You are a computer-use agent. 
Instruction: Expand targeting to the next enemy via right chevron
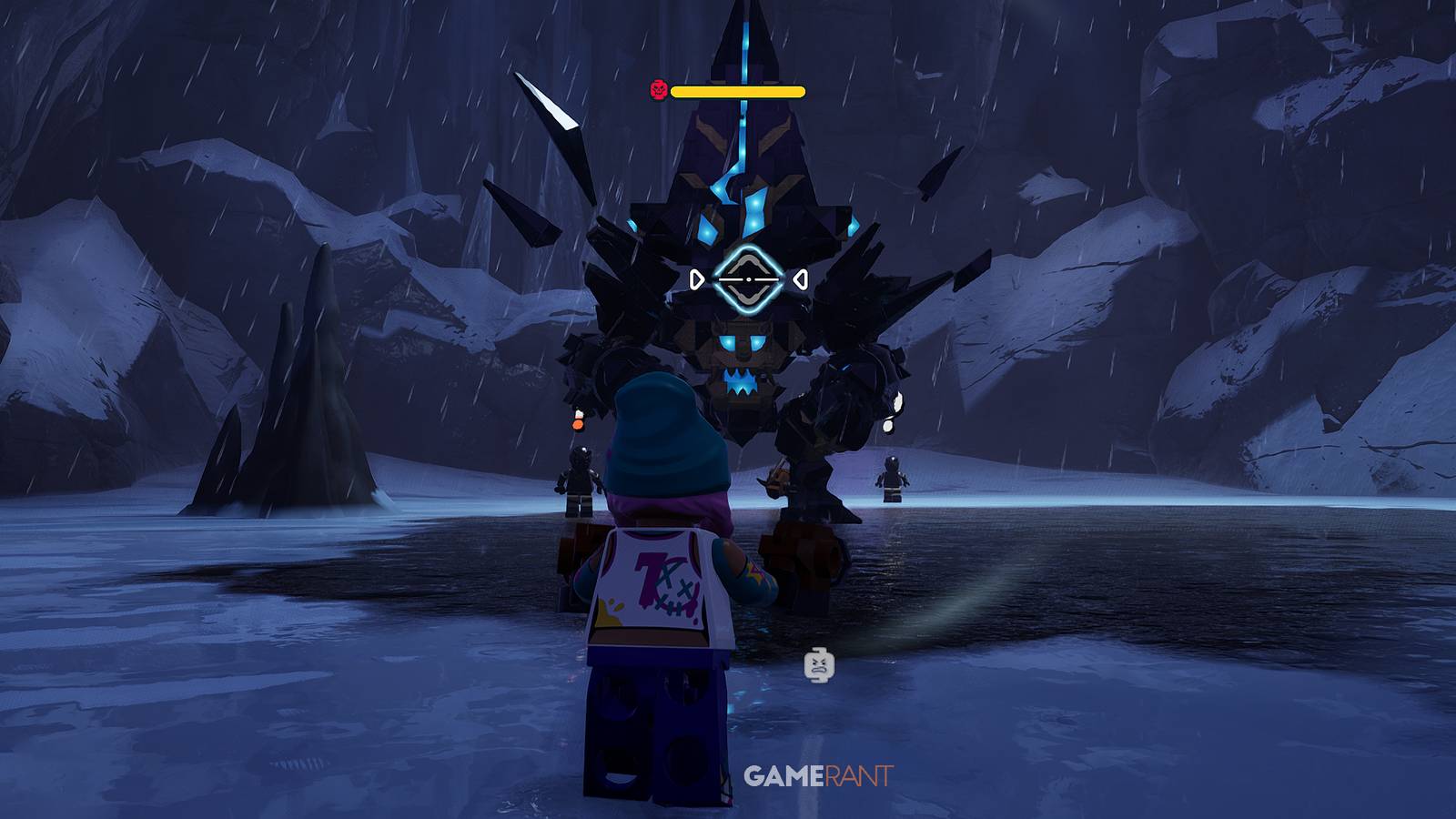[799, 278]
